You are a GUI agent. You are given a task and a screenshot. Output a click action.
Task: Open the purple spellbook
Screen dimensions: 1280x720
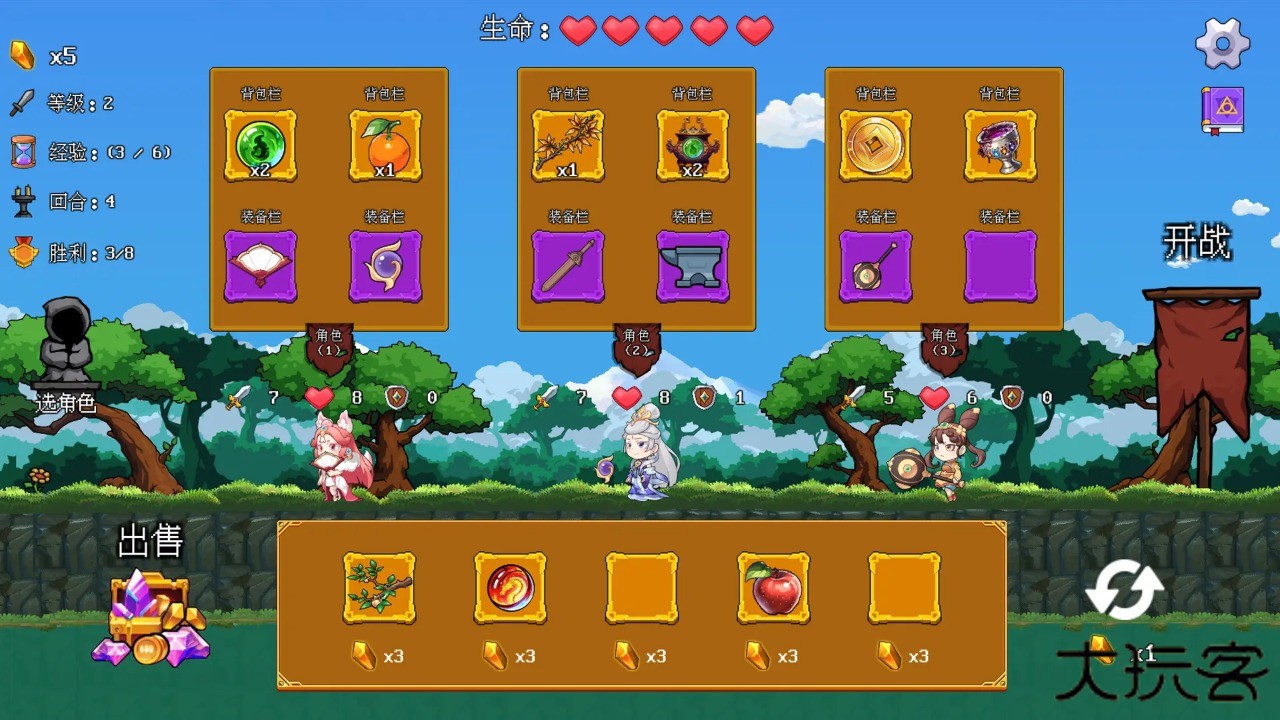tap(1222, 110)
